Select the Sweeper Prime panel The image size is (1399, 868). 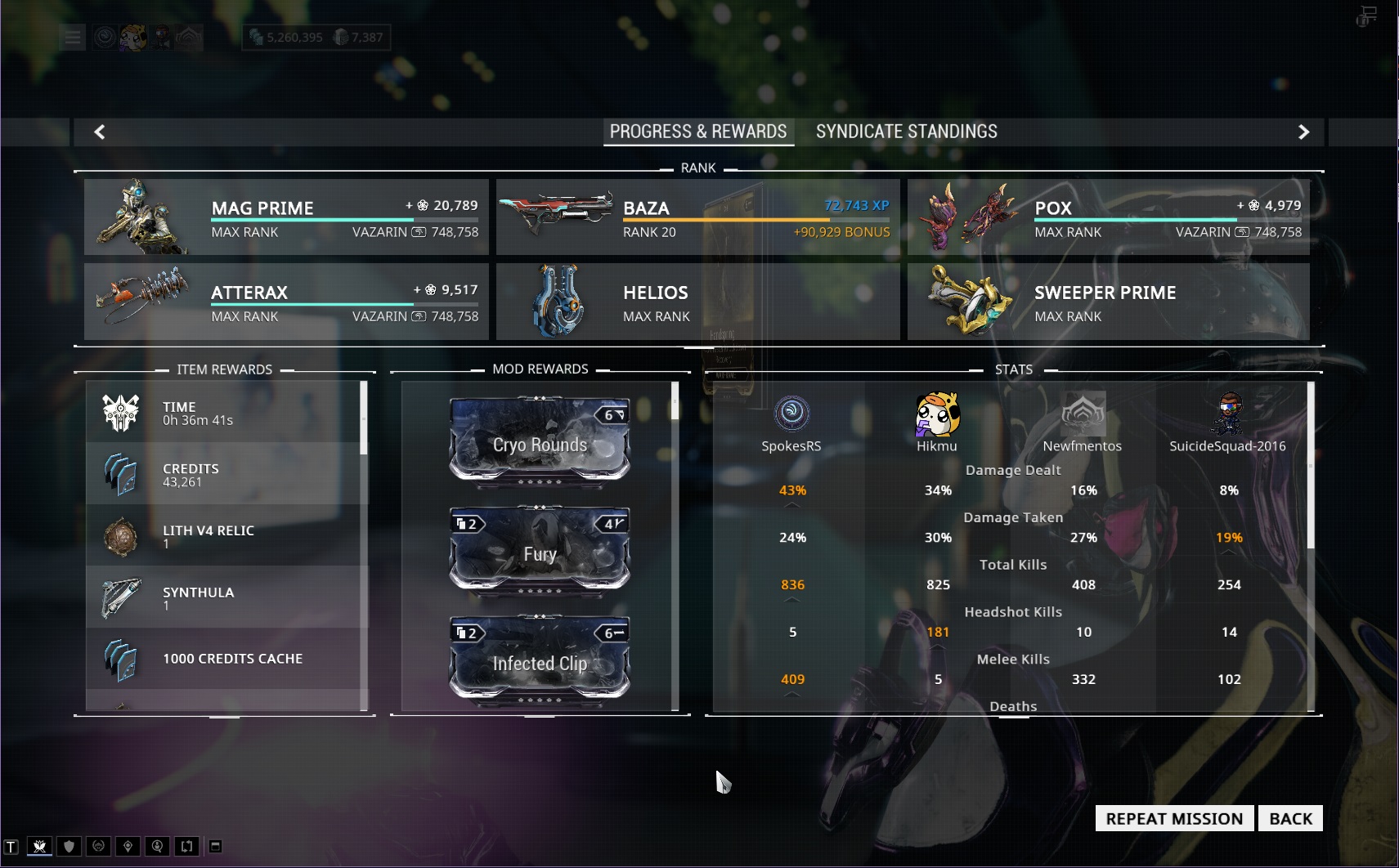coord(1108,302)
